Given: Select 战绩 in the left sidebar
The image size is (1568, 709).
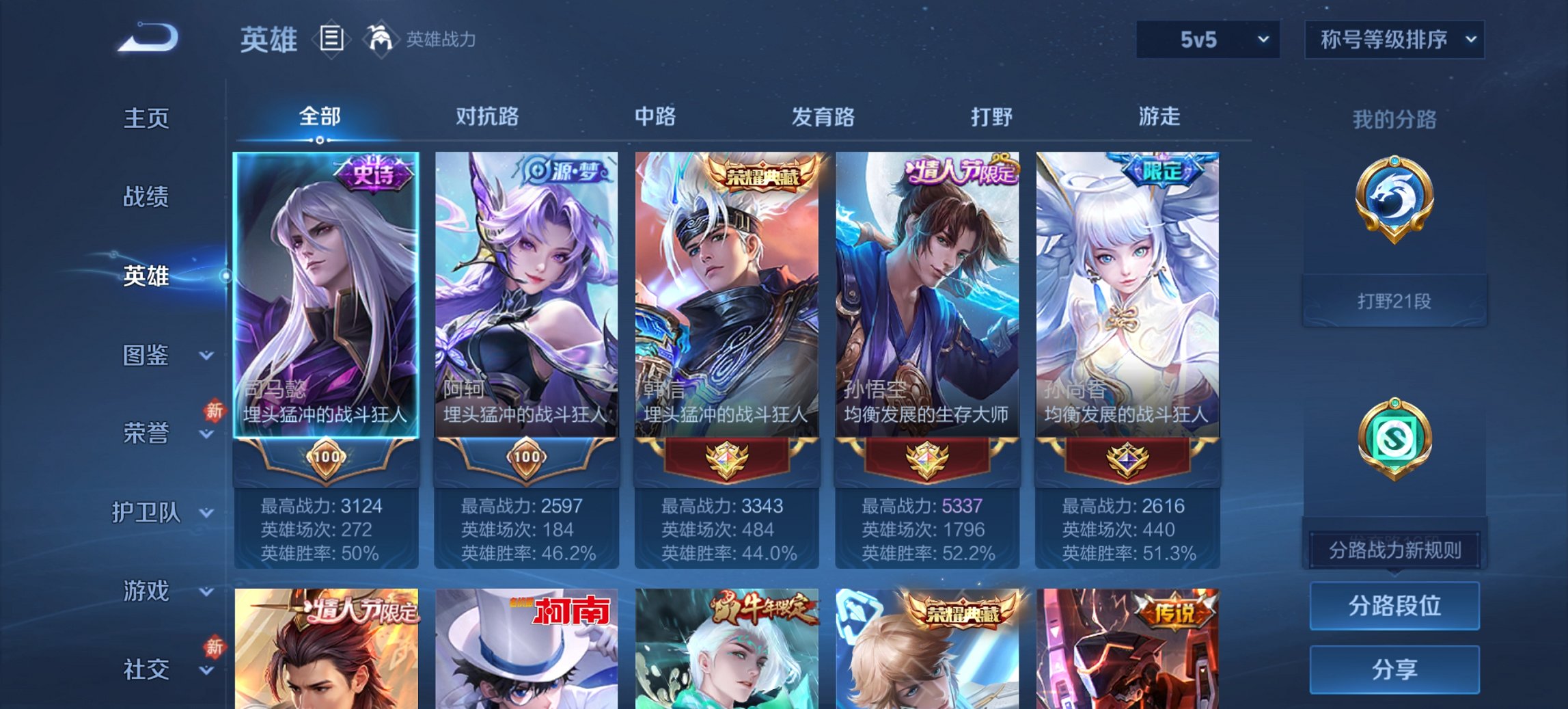Looking at the screenshot, I should pos(146,198).
